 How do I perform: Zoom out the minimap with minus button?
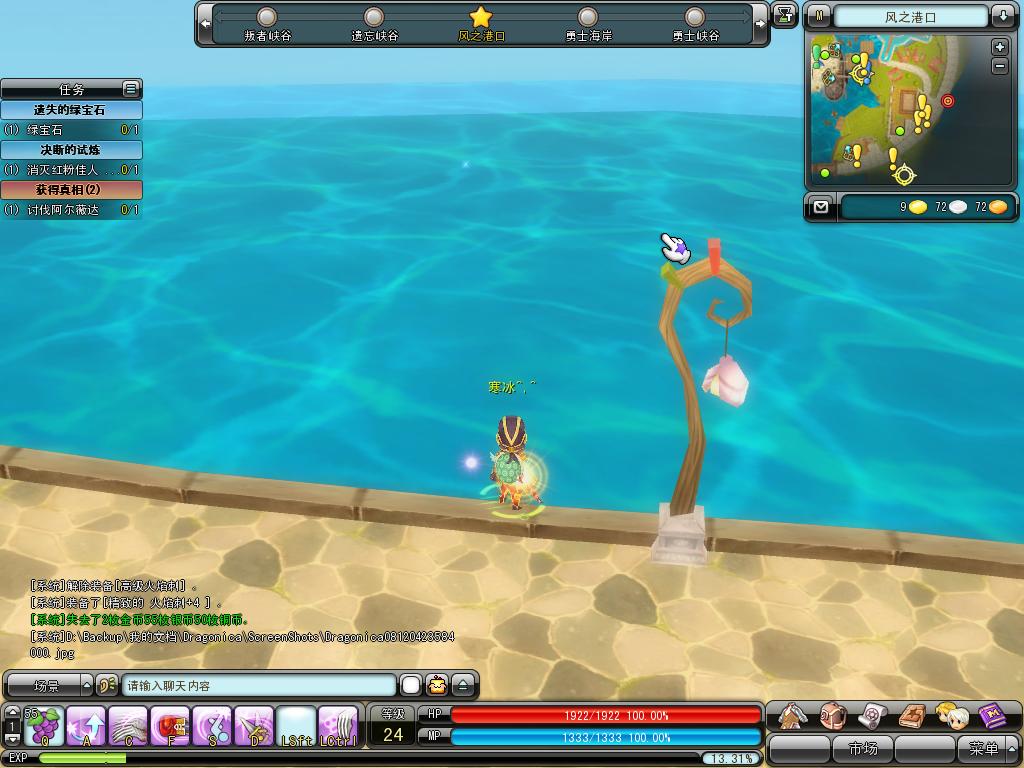[x=999, y=66]
